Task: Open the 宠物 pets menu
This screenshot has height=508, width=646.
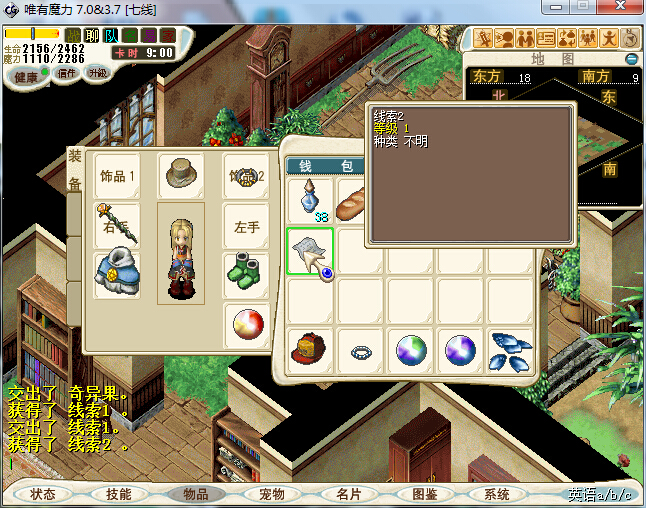Action: tap(271, 494)
